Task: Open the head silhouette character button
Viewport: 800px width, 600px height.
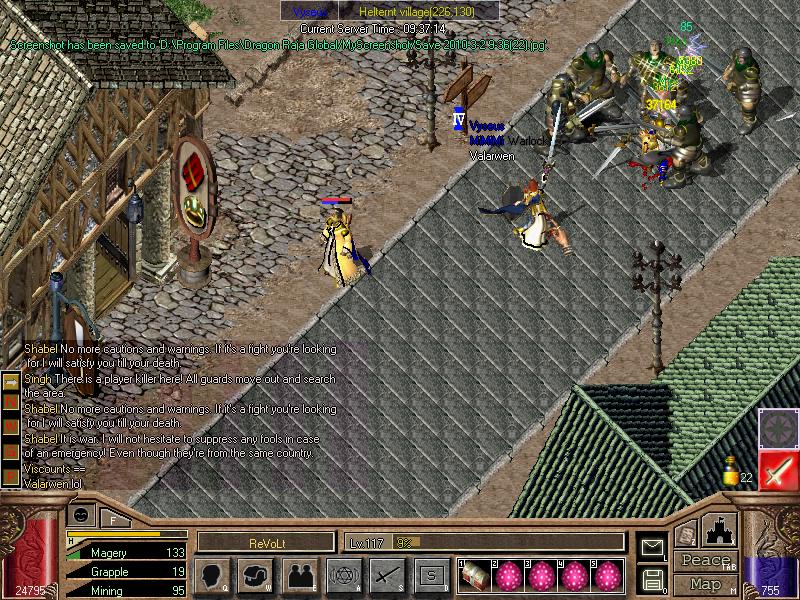Action: coord(213,576)
